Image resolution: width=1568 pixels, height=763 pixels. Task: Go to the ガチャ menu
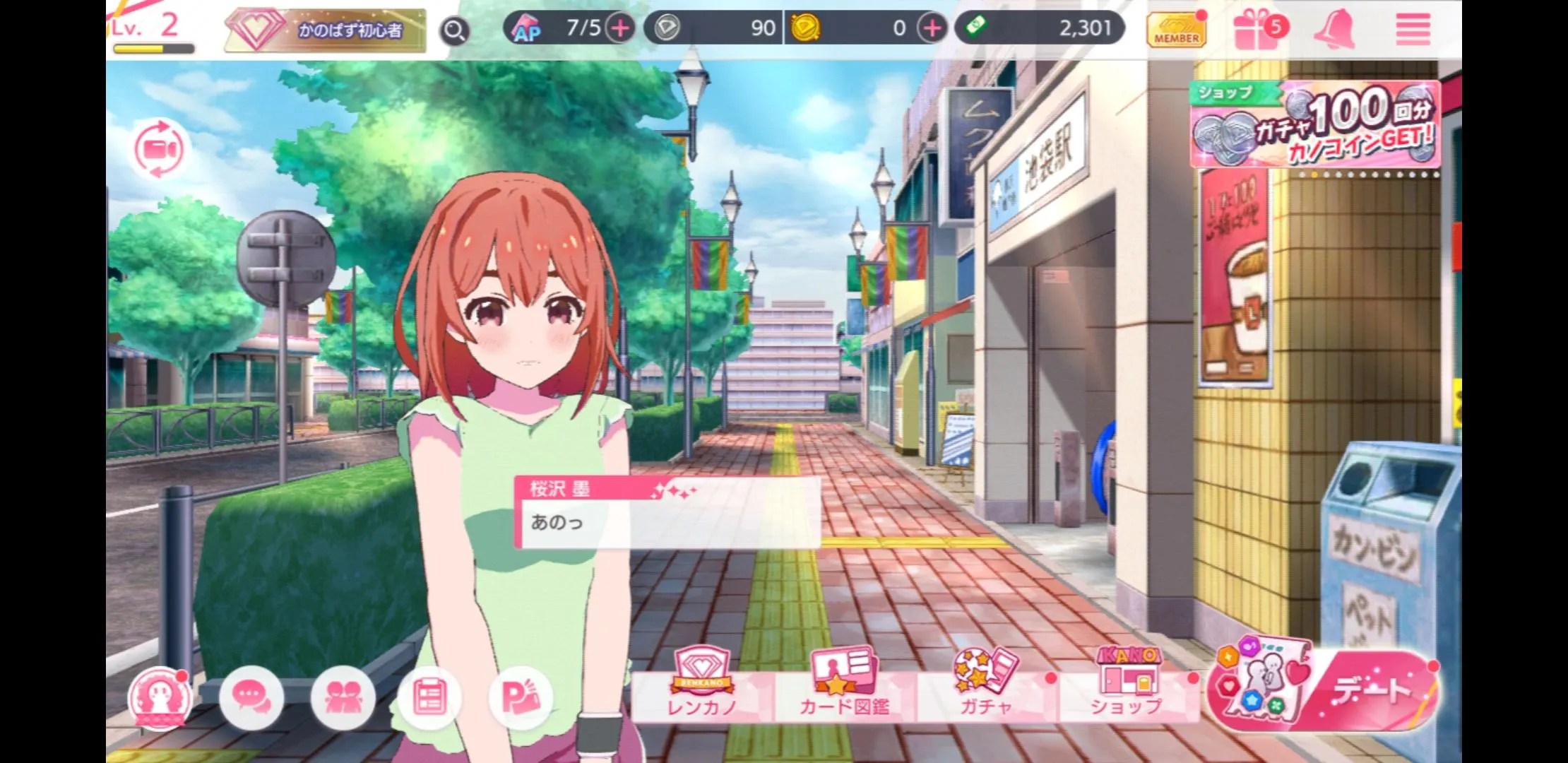986,685
